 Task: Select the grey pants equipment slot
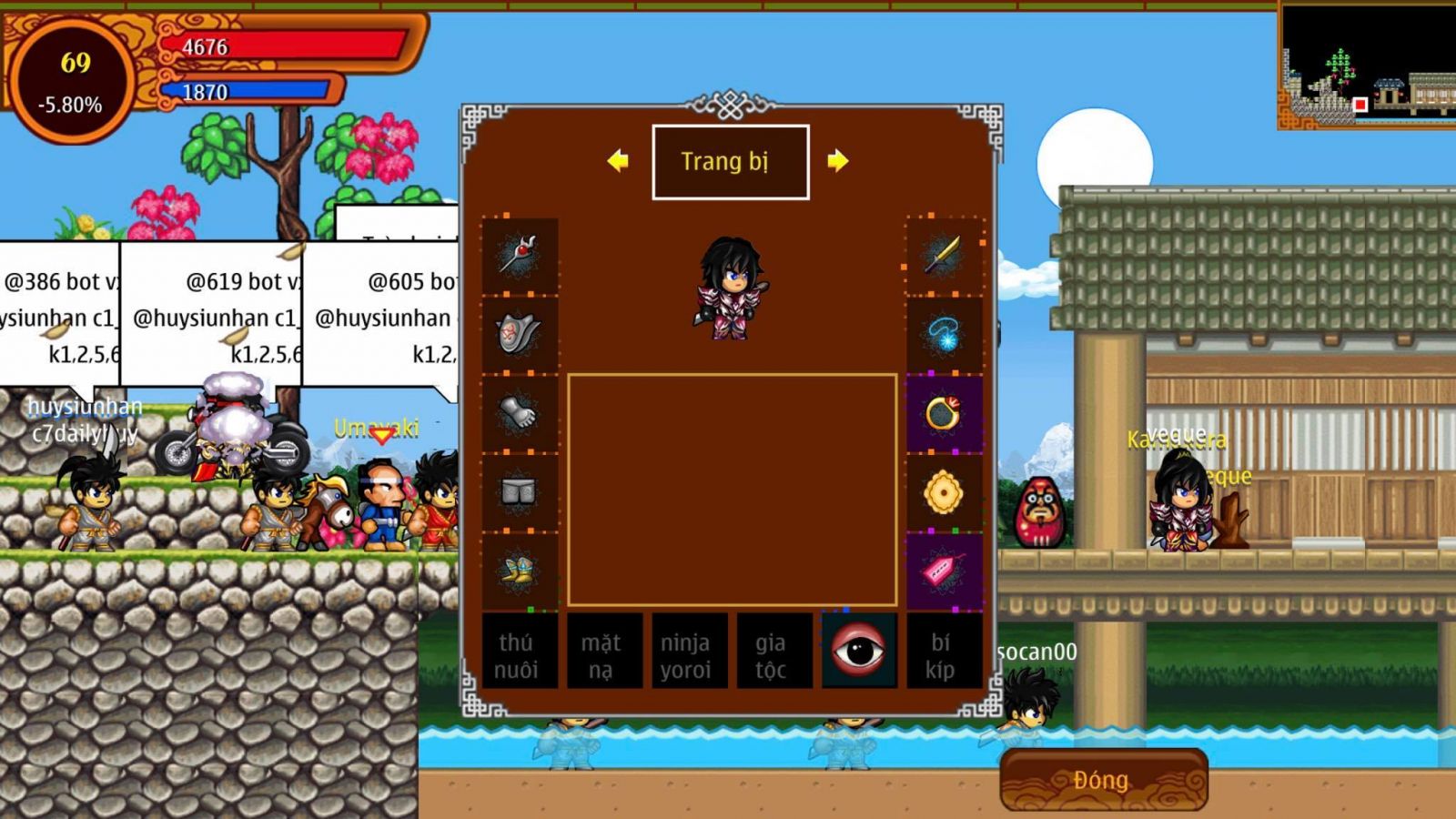[520, 492]
